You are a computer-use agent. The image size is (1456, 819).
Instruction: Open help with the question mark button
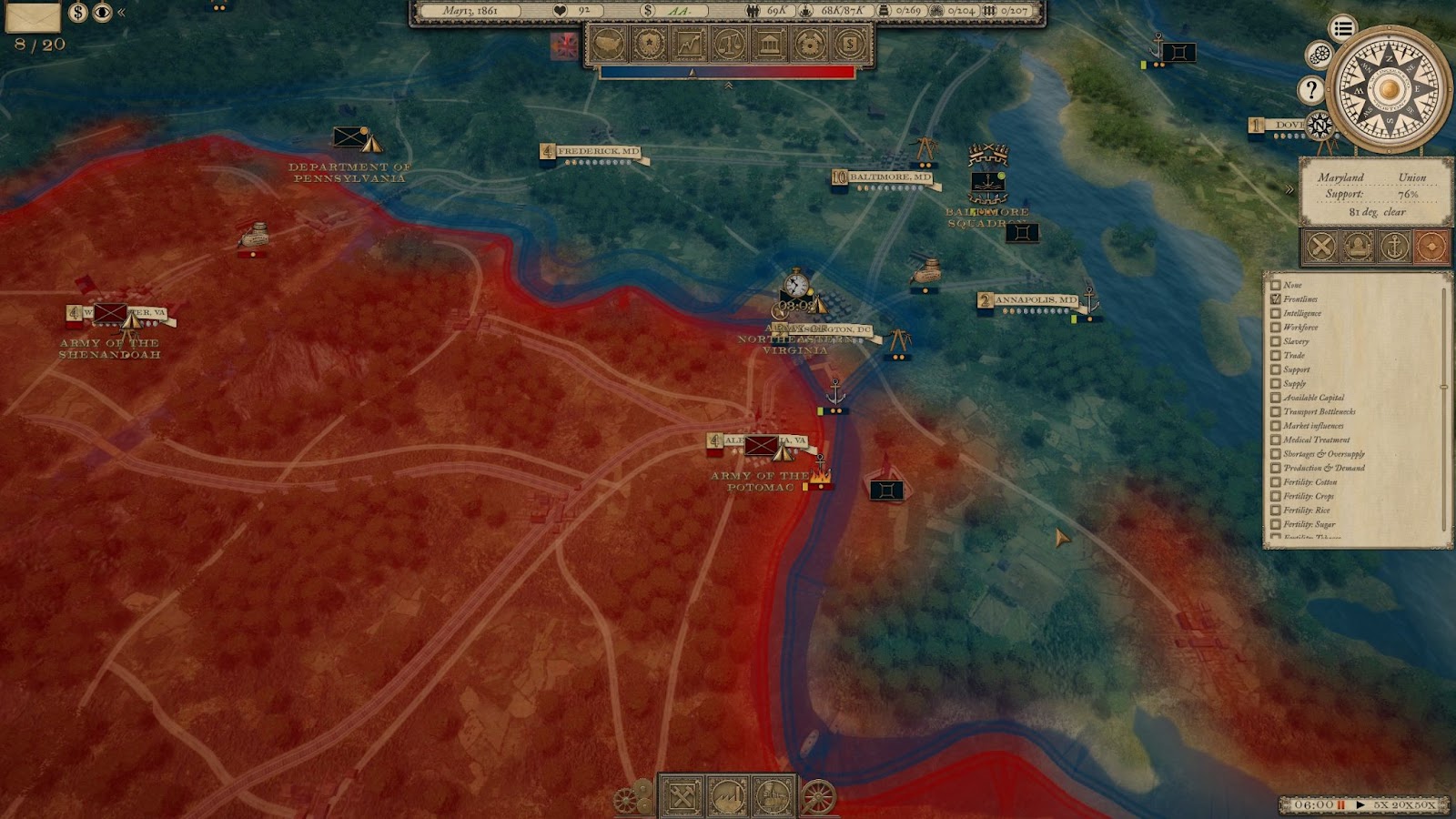pyautogui.click(x=1310, y=89)
